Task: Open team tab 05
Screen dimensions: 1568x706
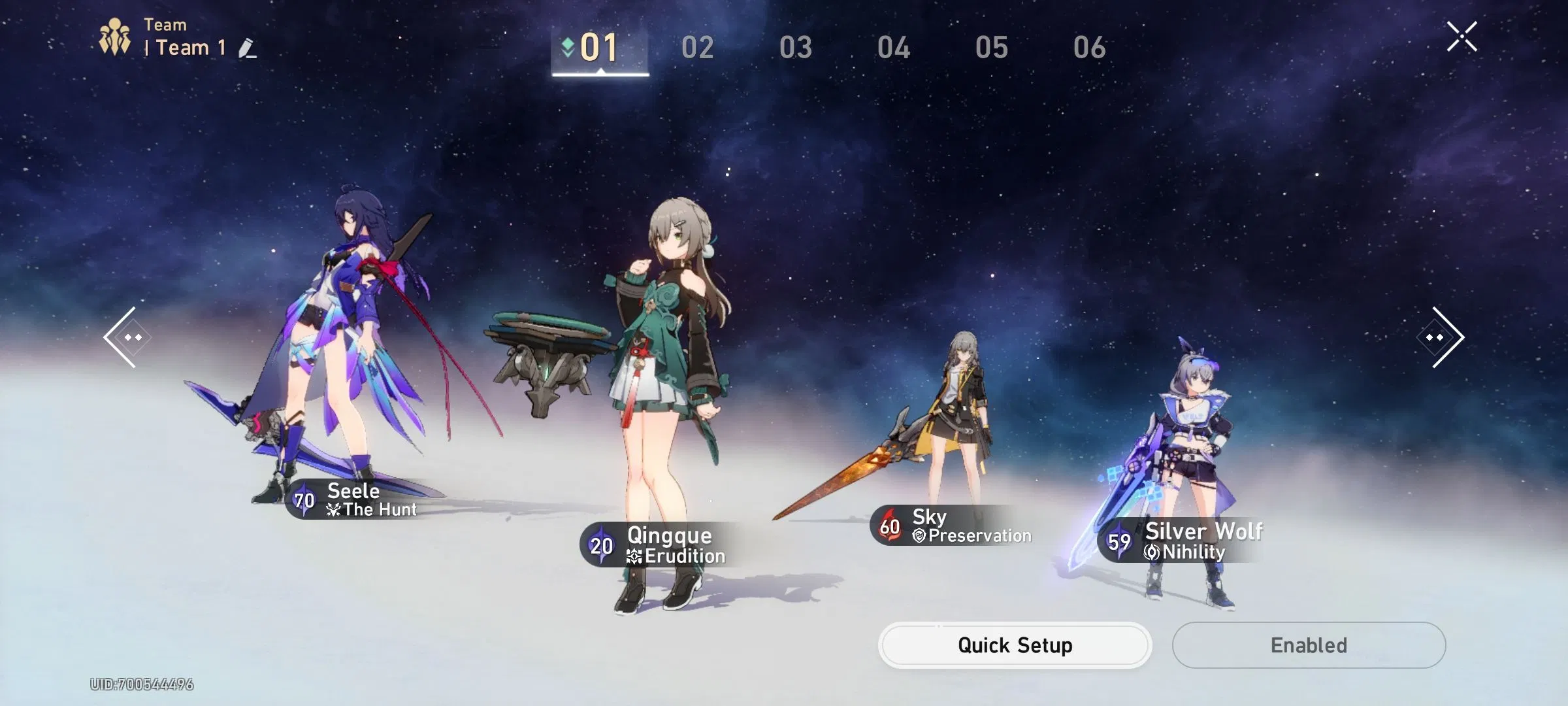Action: pos(993,47)
